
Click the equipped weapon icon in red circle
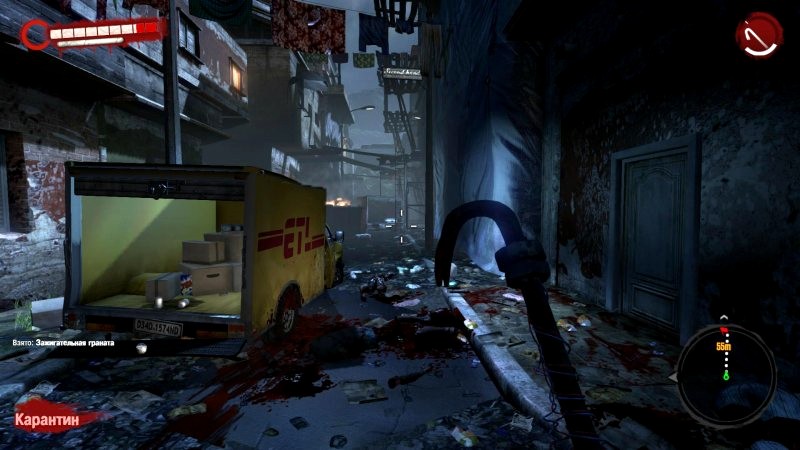click(760, 35)
